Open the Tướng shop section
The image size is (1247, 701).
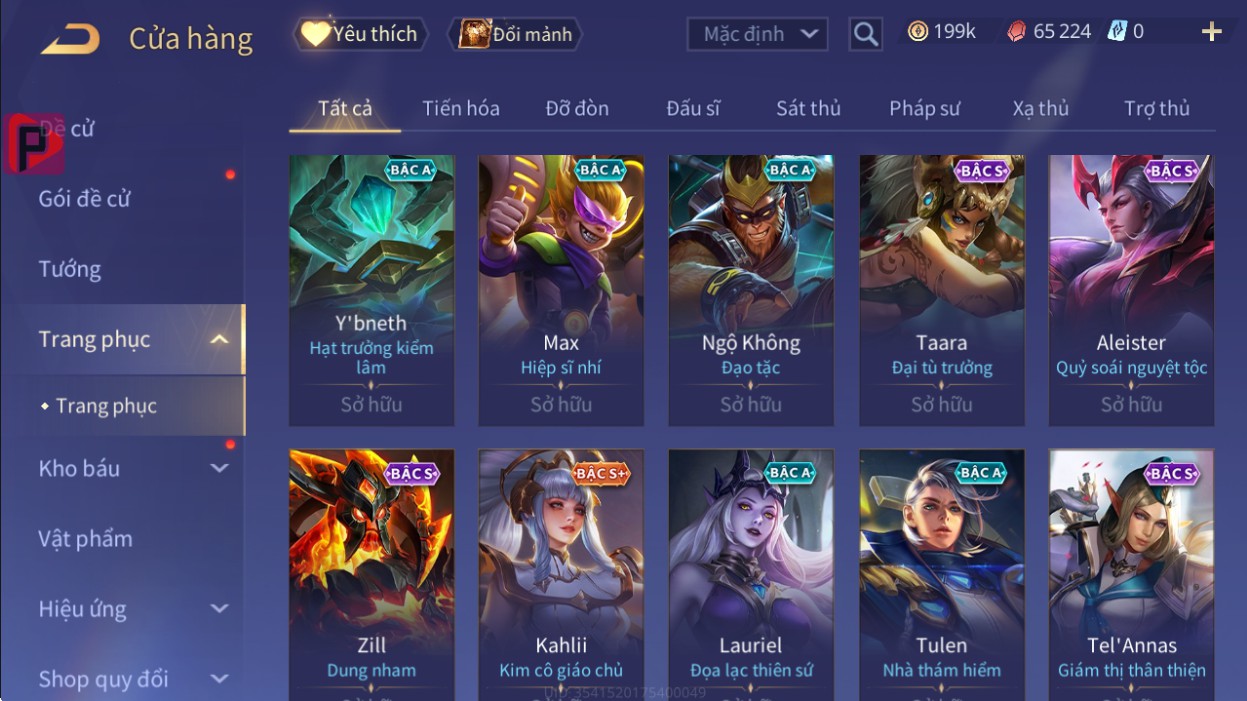pyautogui.click(x=70, y=269)
